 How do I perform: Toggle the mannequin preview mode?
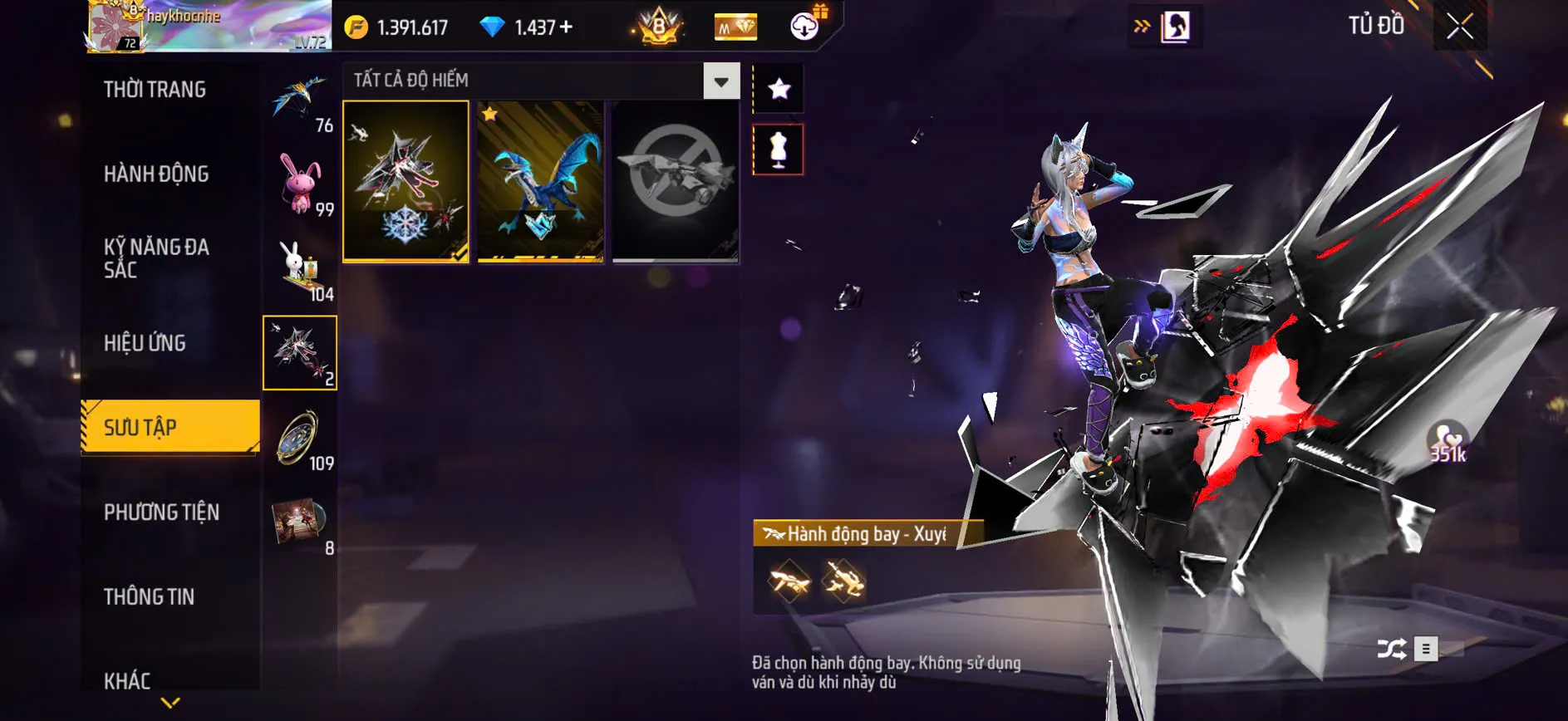click(x=778, y=150)
